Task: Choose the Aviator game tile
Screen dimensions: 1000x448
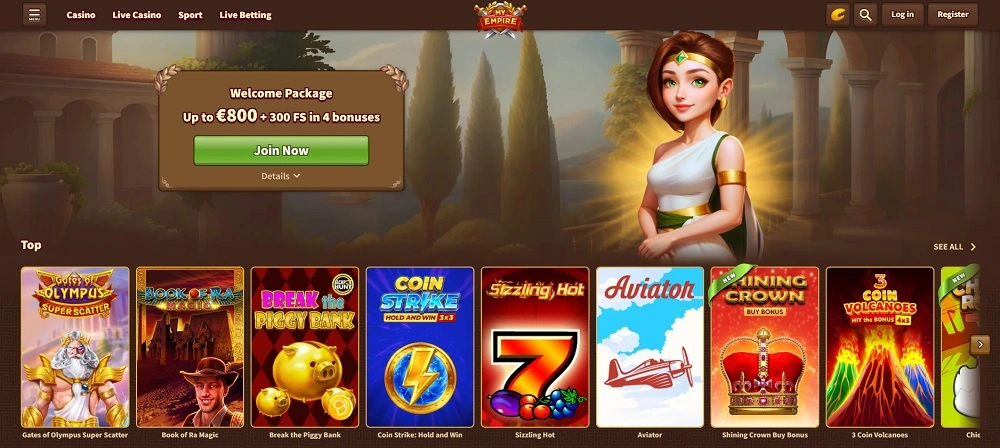Action: pos(650,347)
